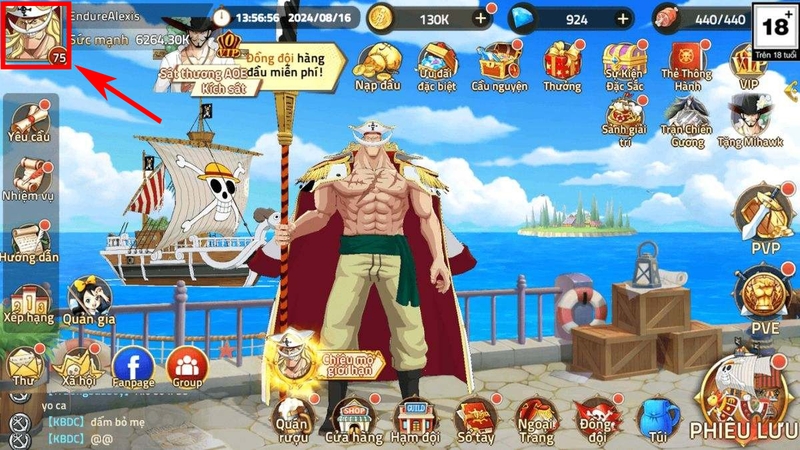The image size is (800, 450).
Task: Open the Thư mailbox
Action: pyautogui.click(x=22, y=366)
